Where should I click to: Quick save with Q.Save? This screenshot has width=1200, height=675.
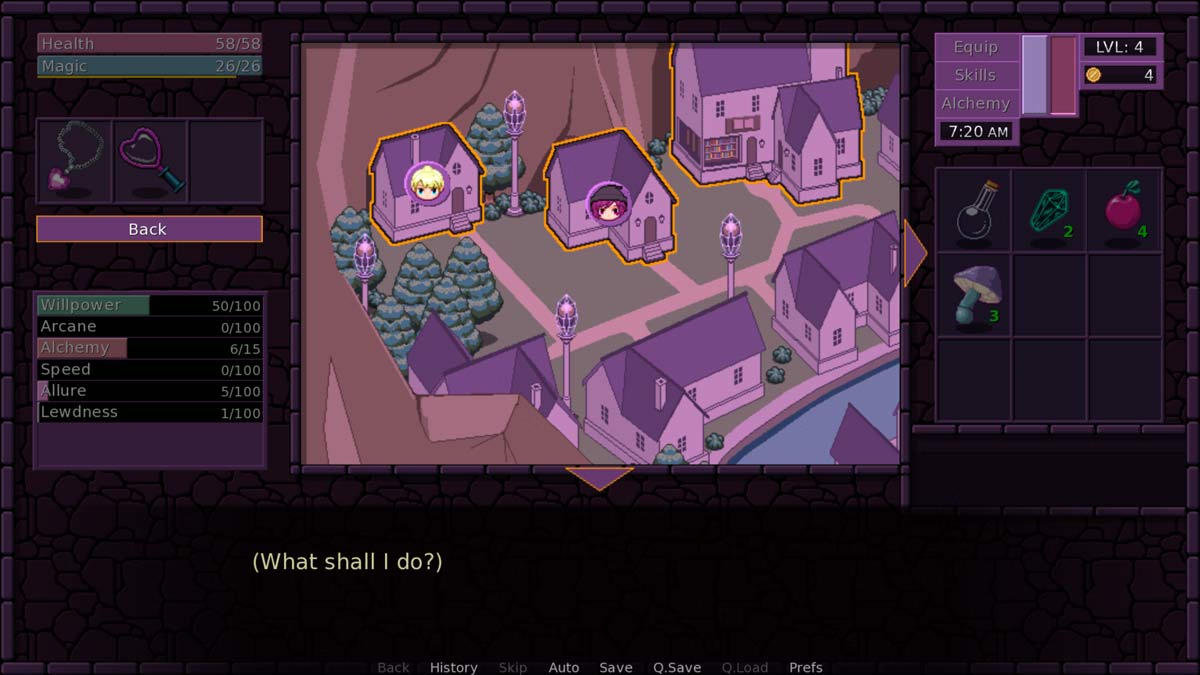(x=677, y=667)
